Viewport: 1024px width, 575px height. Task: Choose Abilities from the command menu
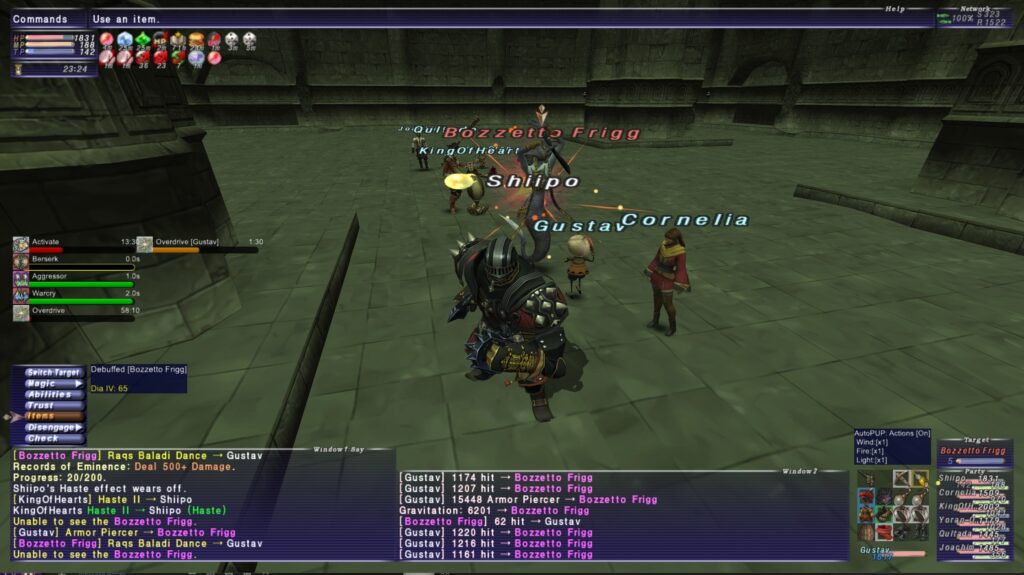(x=53, y=394)
